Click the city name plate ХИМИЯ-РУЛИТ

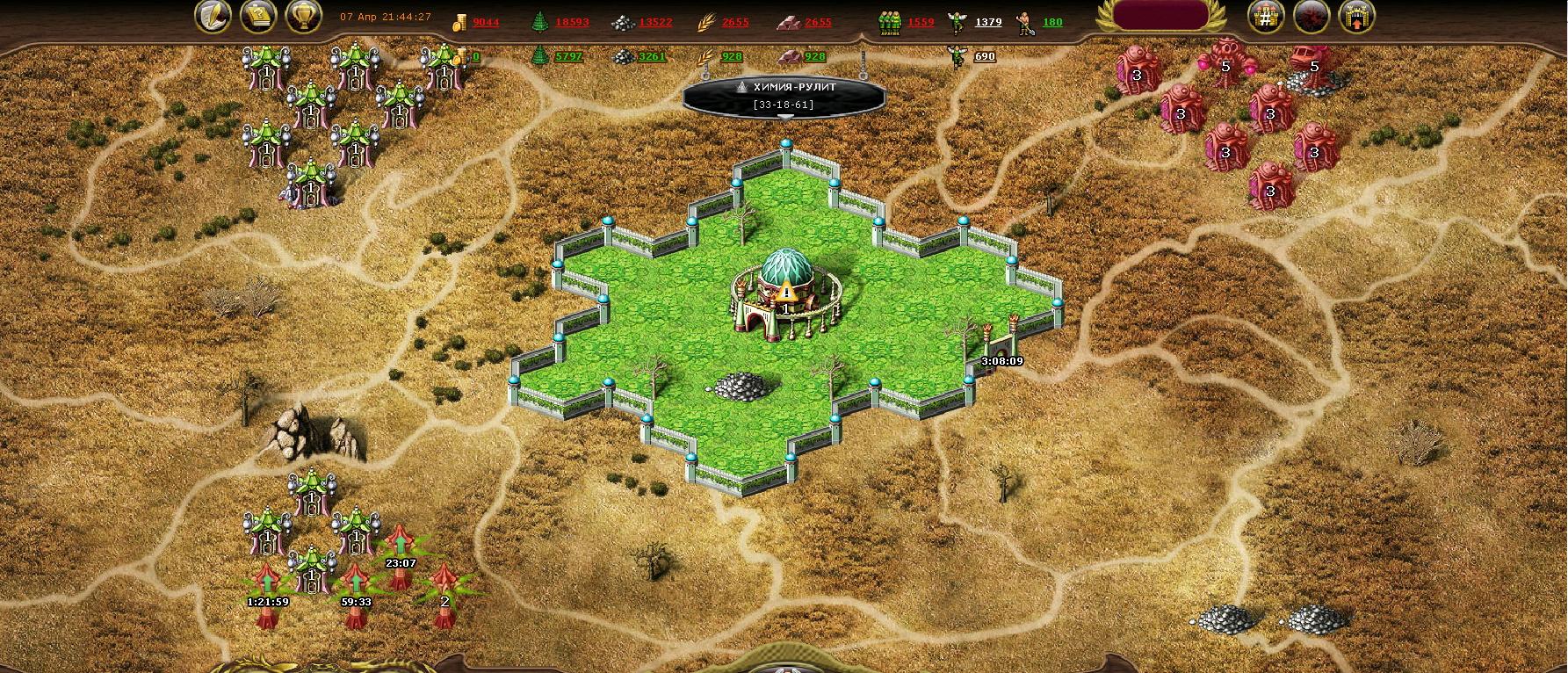pos(784,95)
